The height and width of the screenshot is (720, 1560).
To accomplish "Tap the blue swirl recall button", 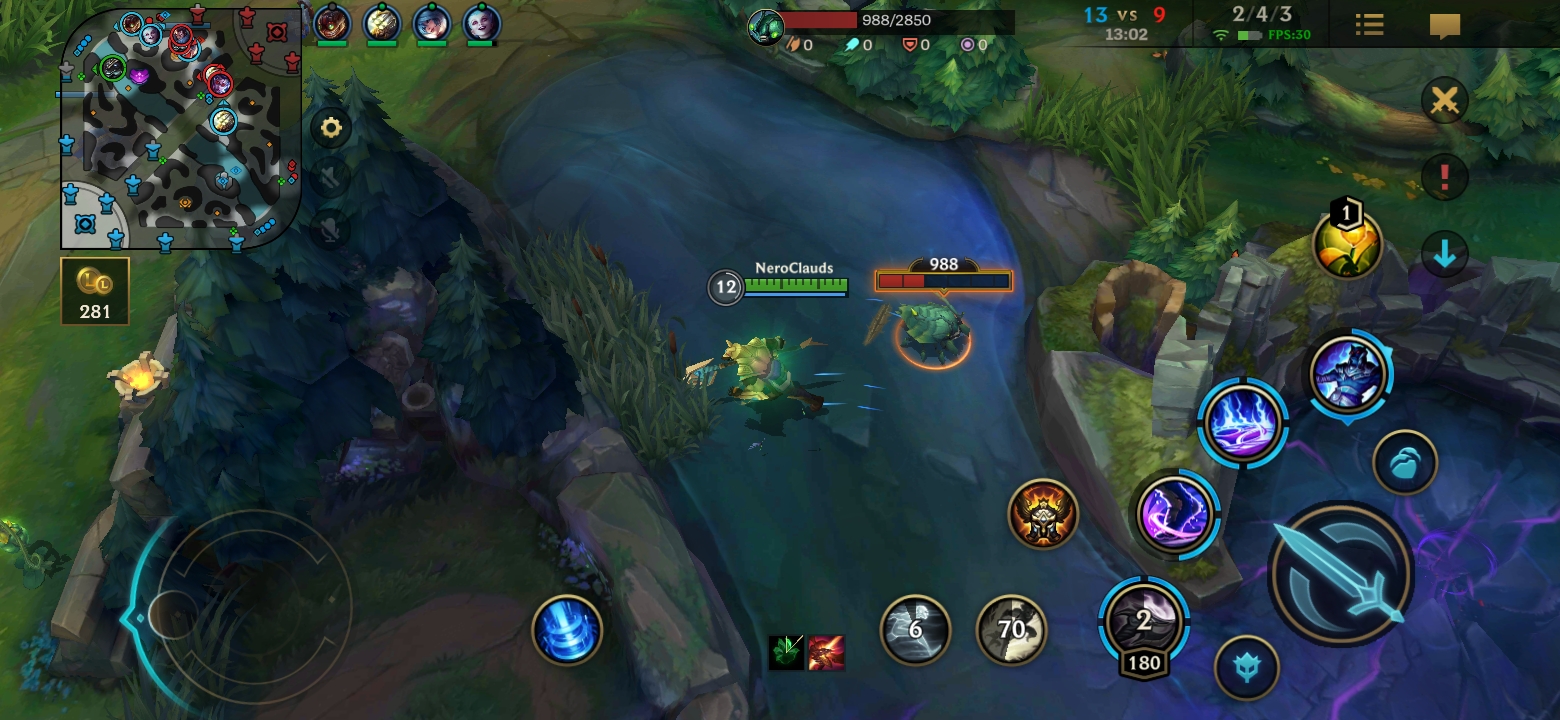I will 567,630.
